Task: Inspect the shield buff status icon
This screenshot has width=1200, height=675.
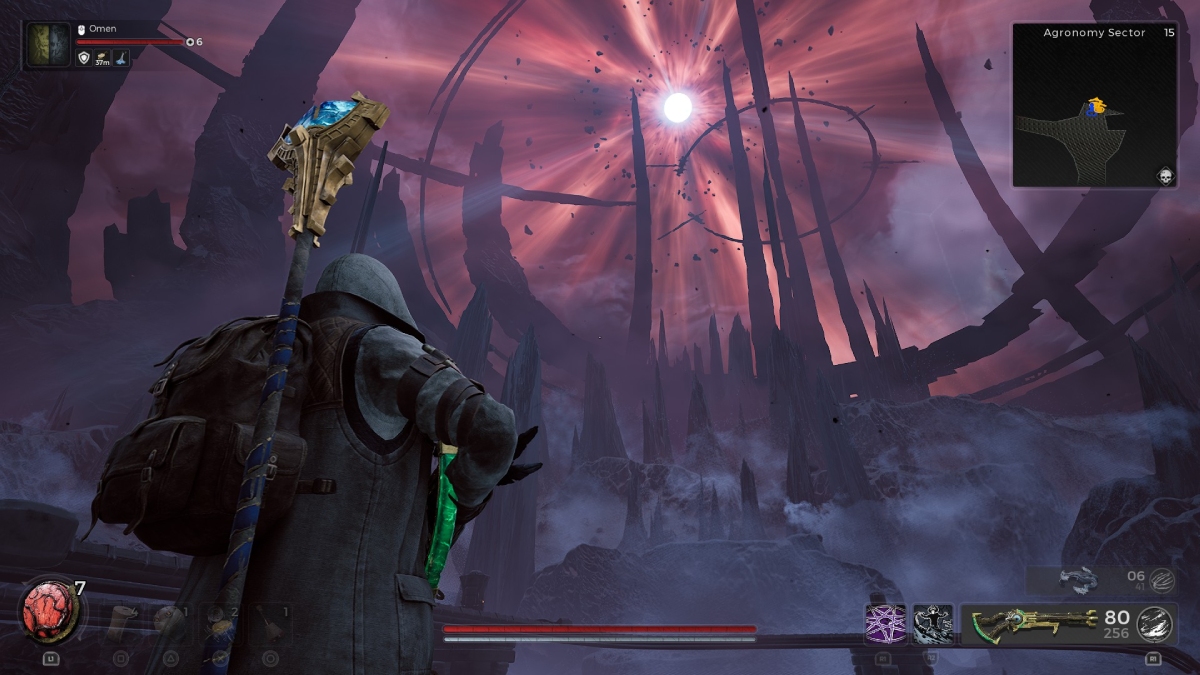Action: [x=85, y=59]
